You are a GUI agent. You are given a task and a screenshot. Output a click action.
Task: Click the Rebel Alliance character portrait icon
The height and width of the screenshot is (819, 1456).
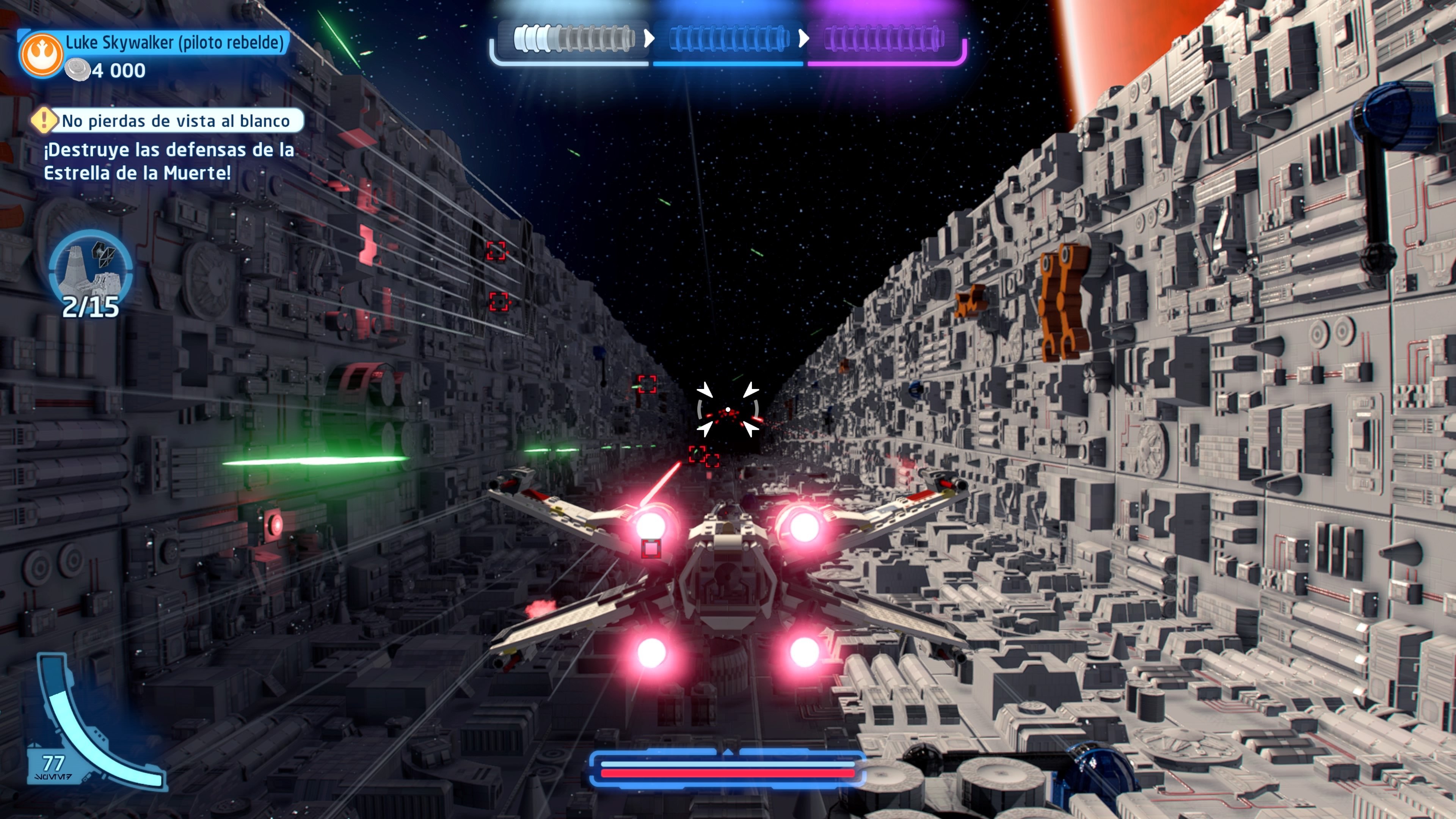[41, 54]
